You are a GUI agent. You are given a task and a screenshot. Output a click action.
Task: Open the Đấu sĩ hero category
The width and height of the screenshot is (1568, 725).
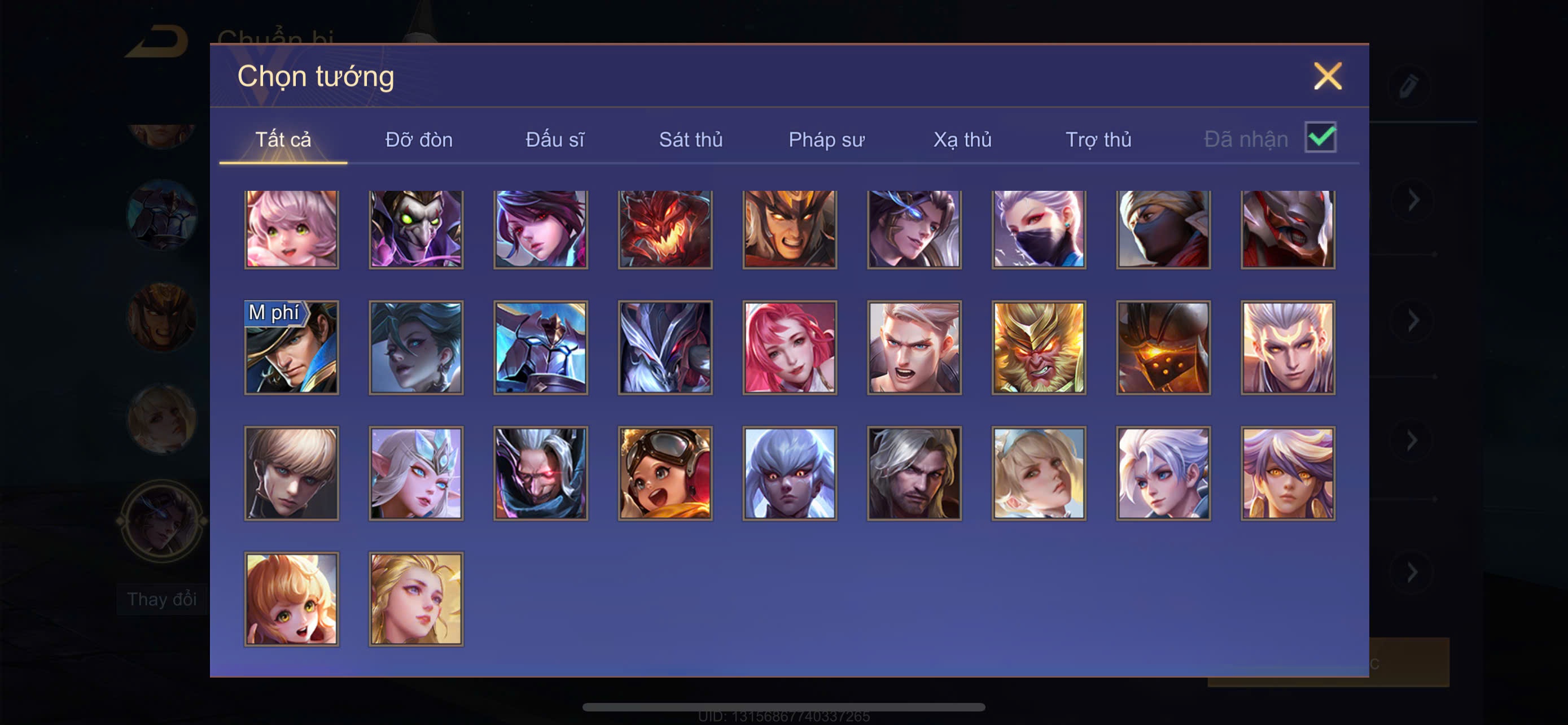(x=554, y=139)
